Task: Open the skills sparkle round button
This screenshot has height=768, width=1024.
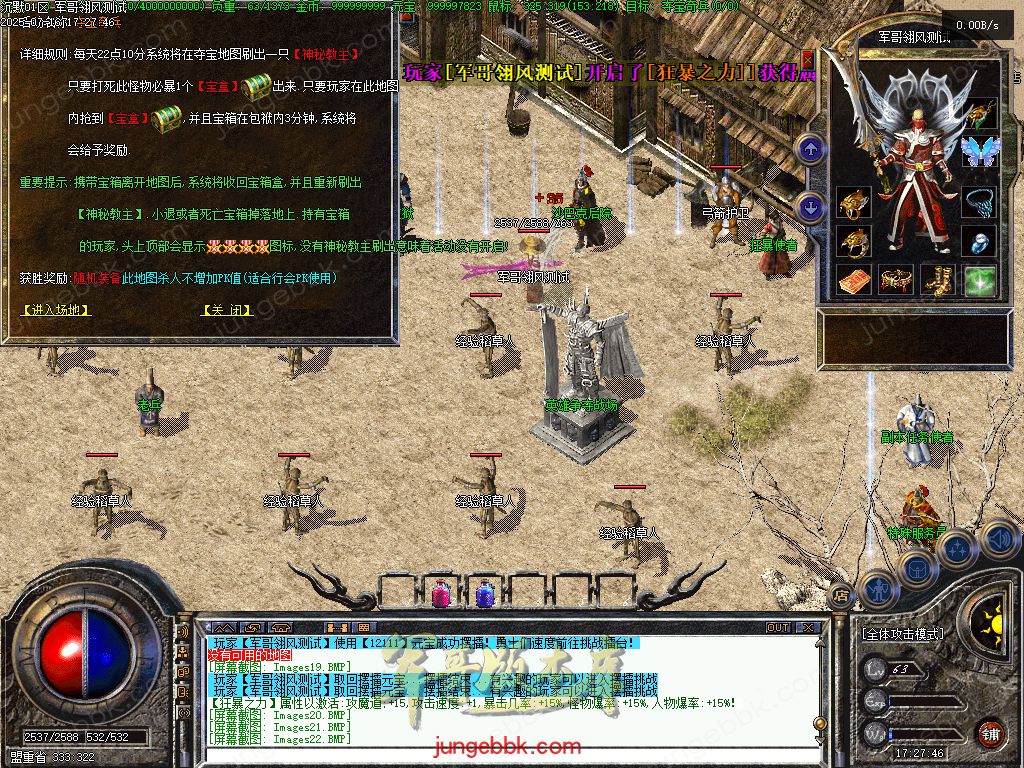Action: (956, 549)
